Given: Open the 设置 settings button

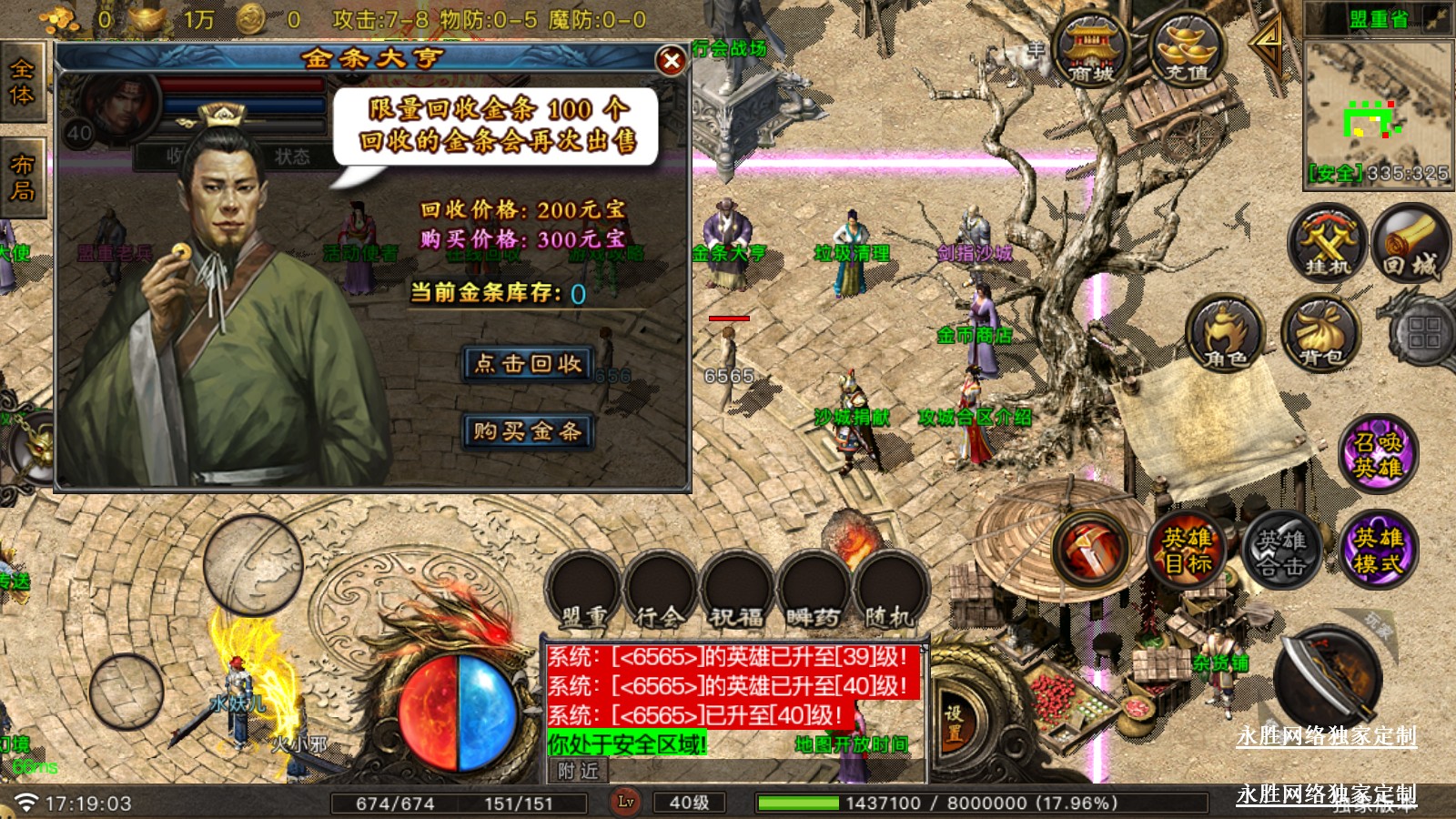Looking at the screenshot, I should [x=953, y=723].
